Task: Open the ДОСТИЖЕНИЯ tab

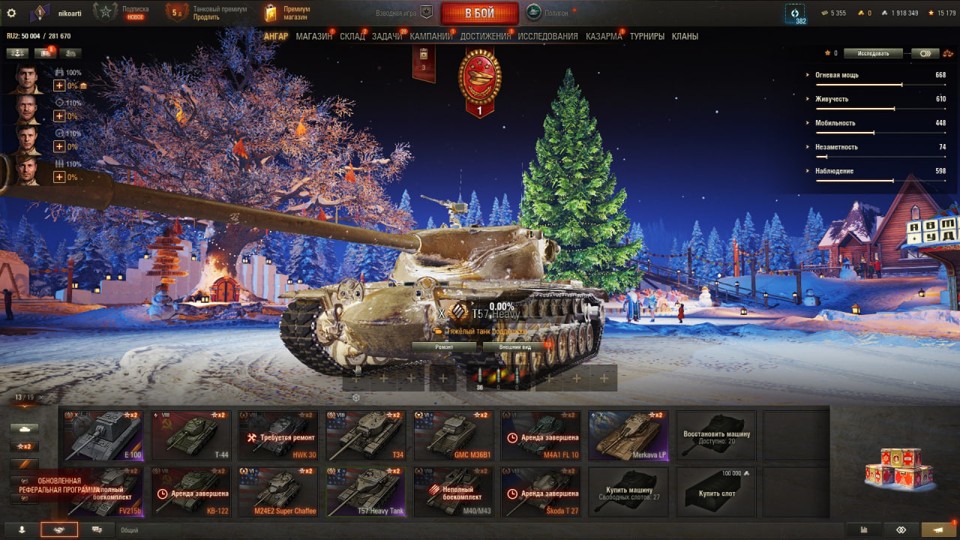Action: (485, 36)
